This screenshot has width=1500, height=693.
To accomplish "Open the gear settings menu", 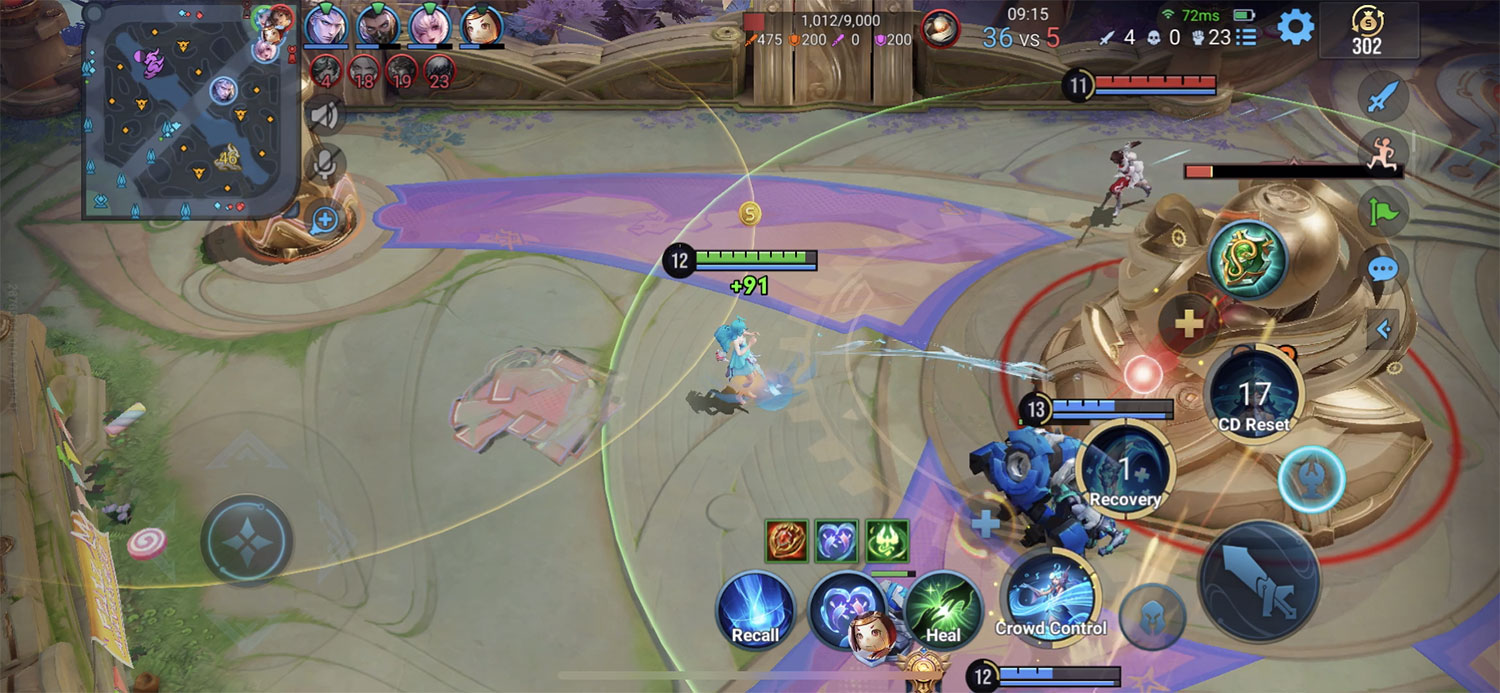I will [x=1296, y=27].
